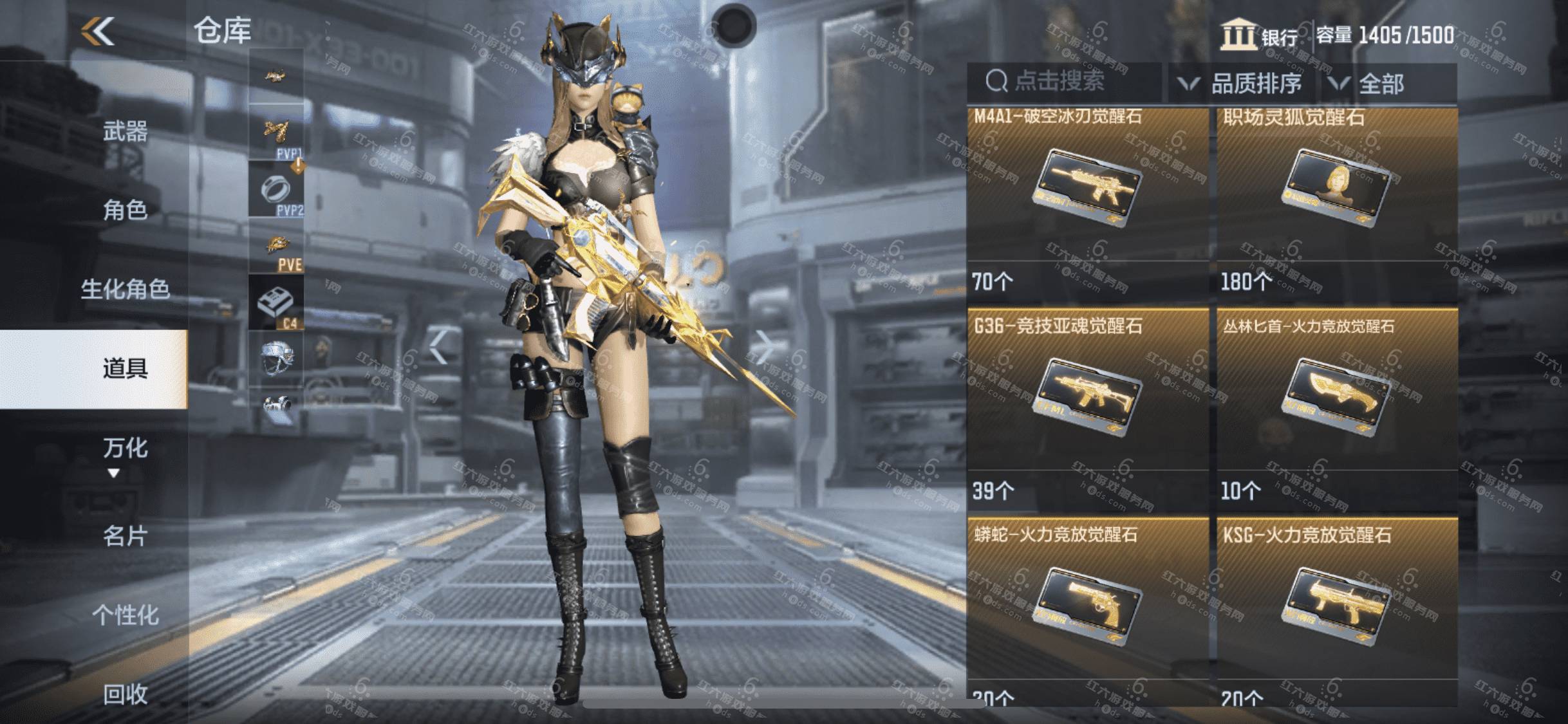Select the C4 equipment slot
This screenshot has width=1568, height=724.
point(276,302)
